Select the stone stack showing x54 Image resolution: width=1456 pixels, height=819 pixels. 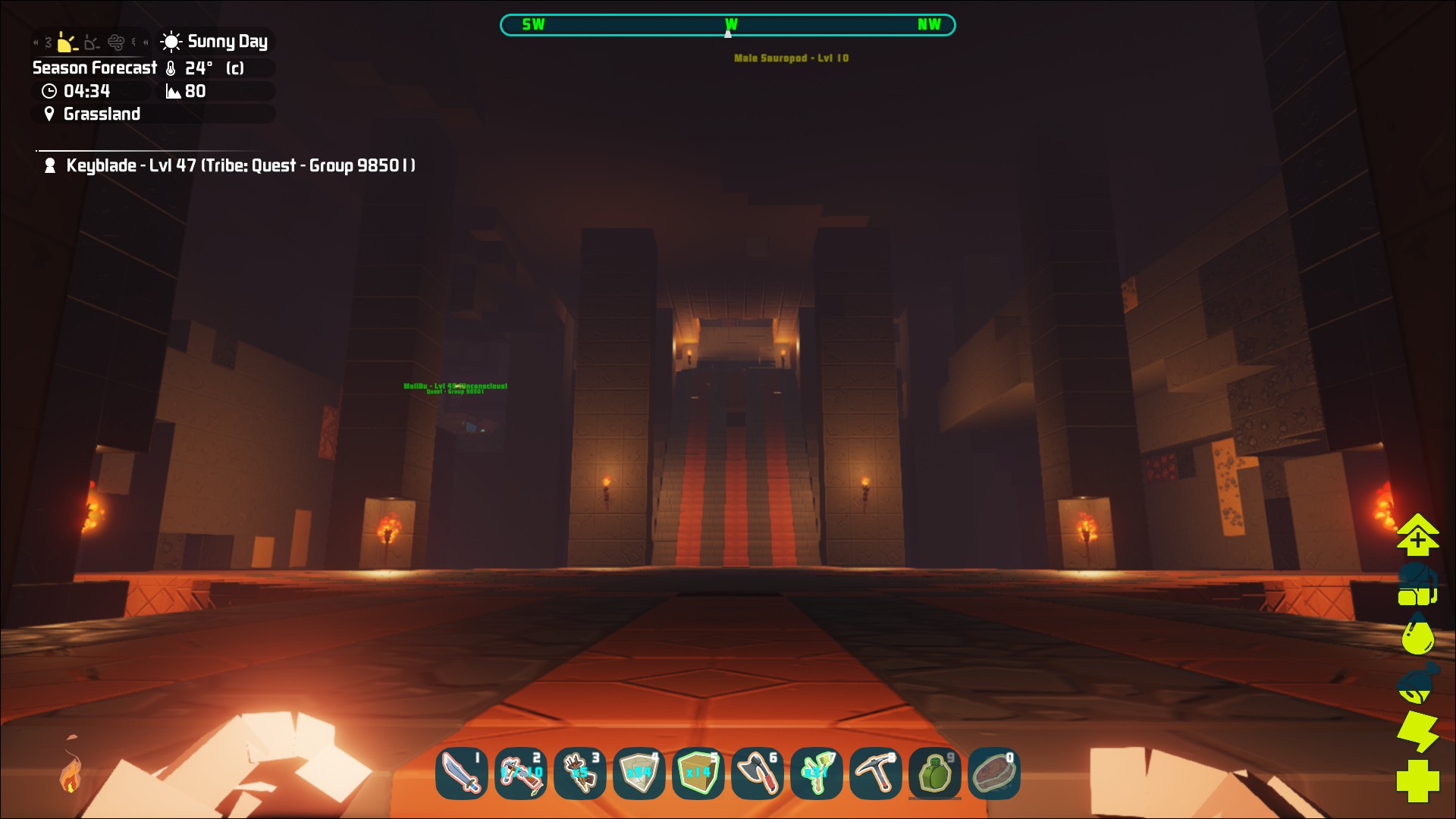[639, 773]
